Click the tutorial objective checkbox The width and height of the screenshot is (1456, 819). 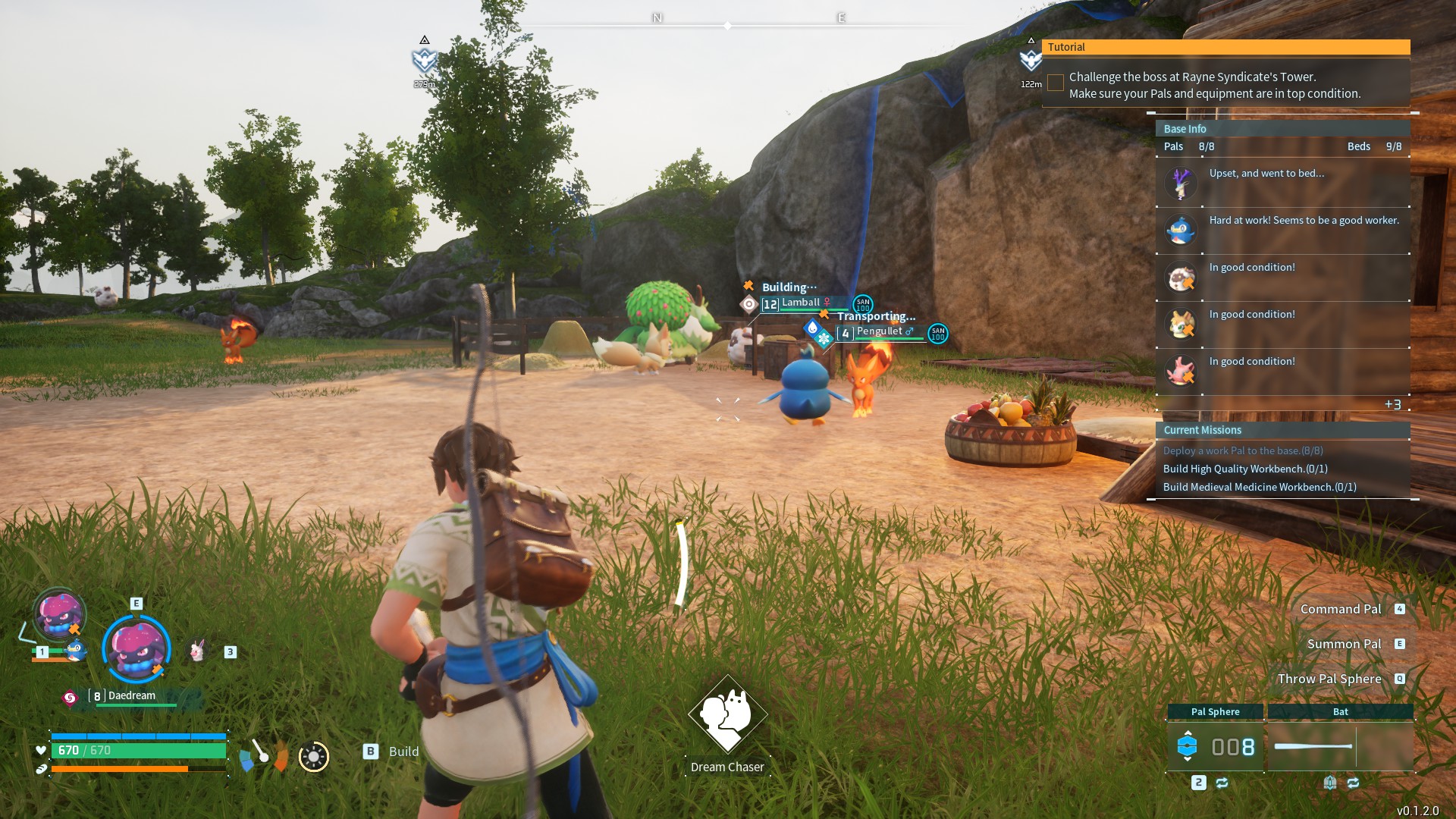coord(1055,83)
